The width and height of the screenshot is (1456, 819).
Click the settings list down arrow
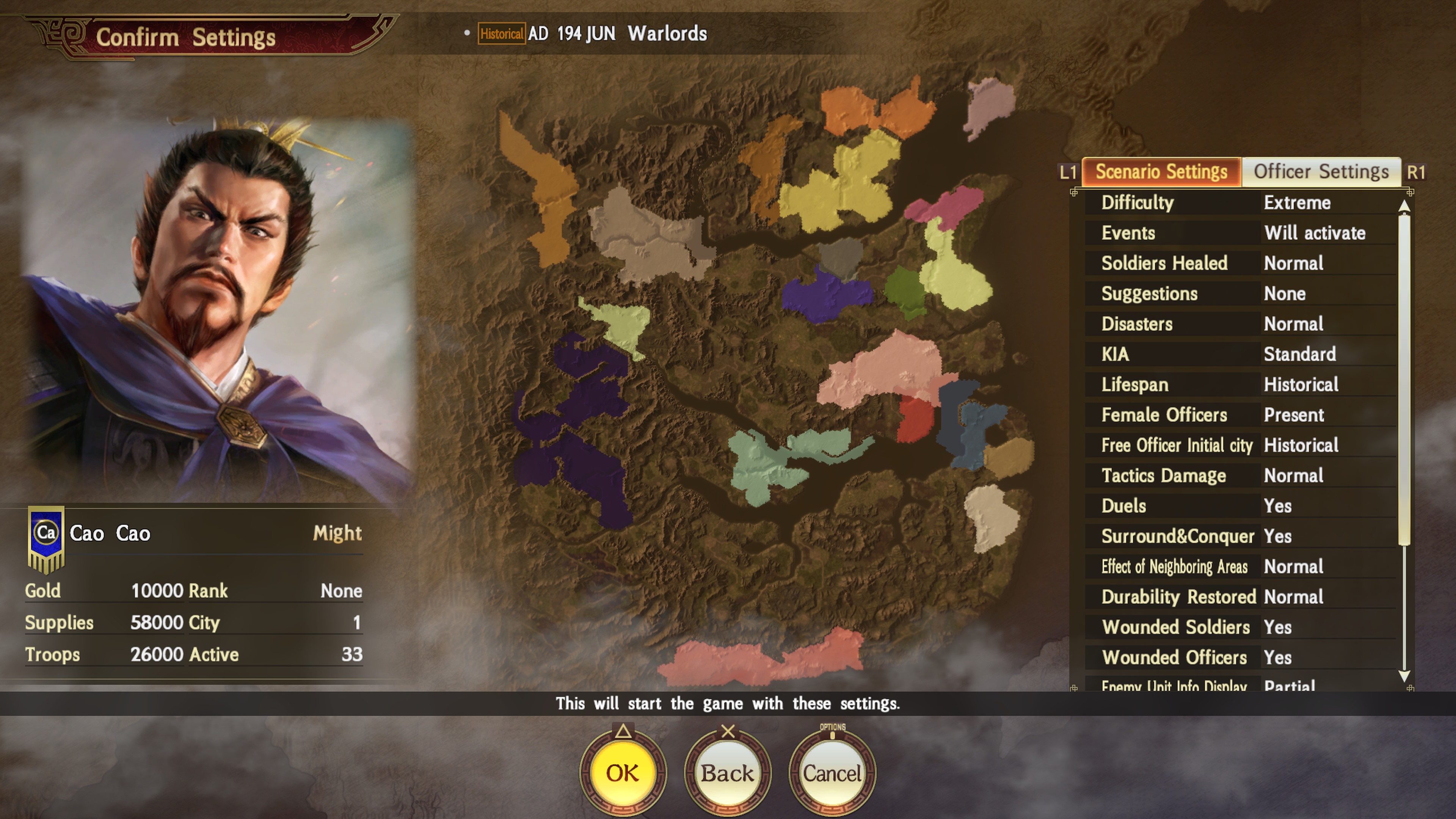coord(1404,675)
